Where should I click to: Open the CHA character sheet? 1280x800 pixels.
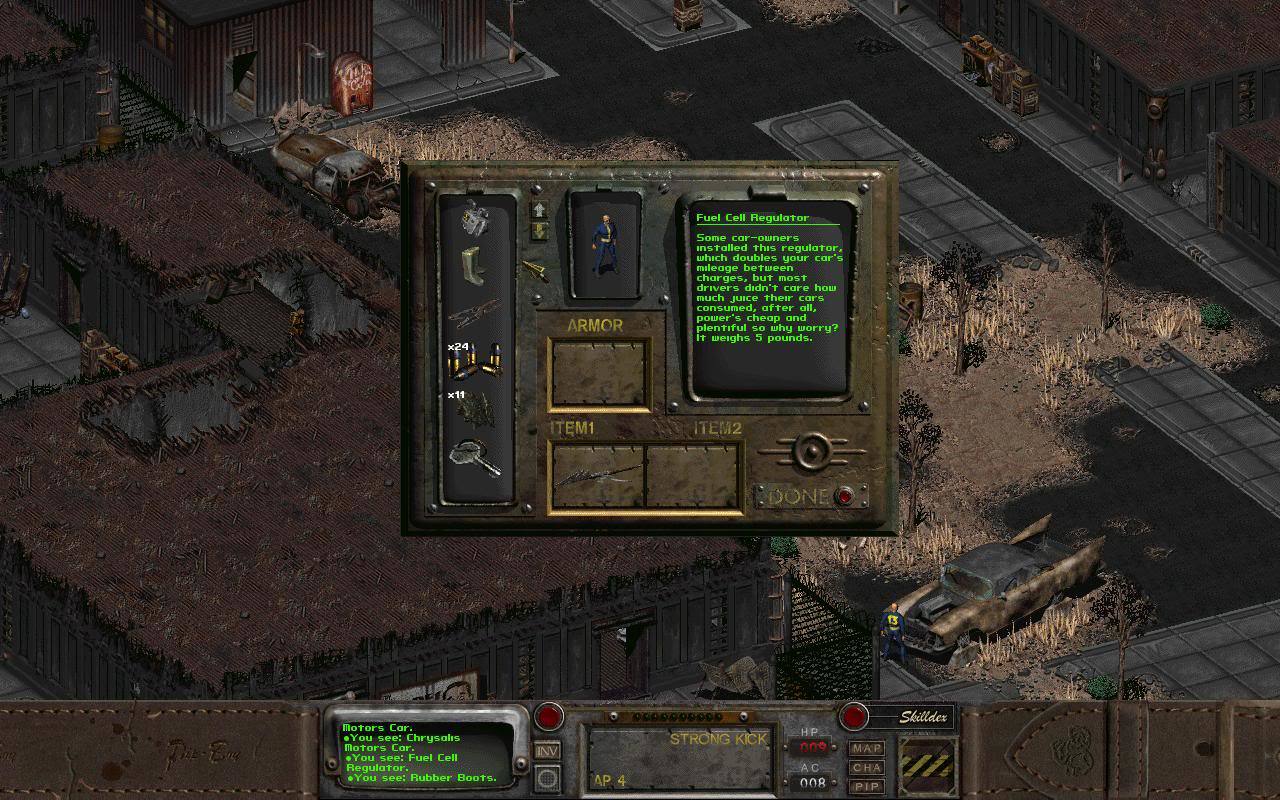pos(866,767)
